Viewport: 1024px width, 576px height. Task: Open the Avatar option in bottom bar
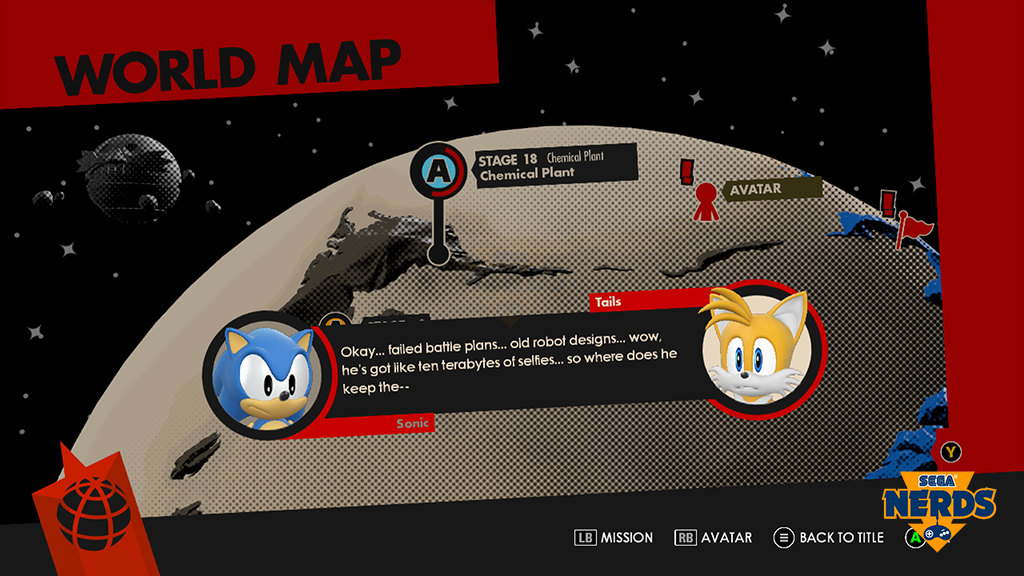click(x=713, y=538)
